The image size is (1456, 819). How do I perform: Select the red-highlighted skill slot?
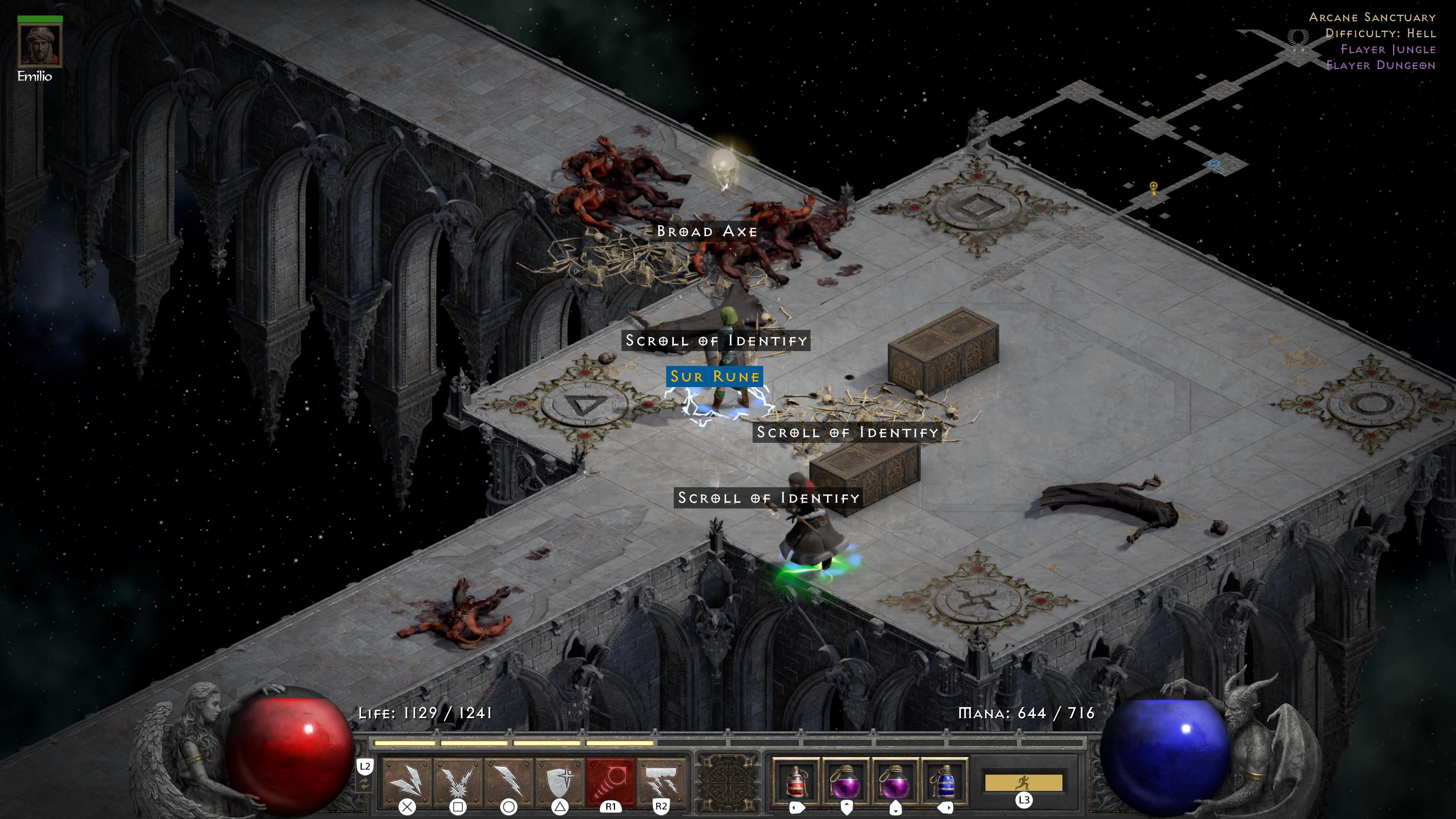(x=610, y=780)
